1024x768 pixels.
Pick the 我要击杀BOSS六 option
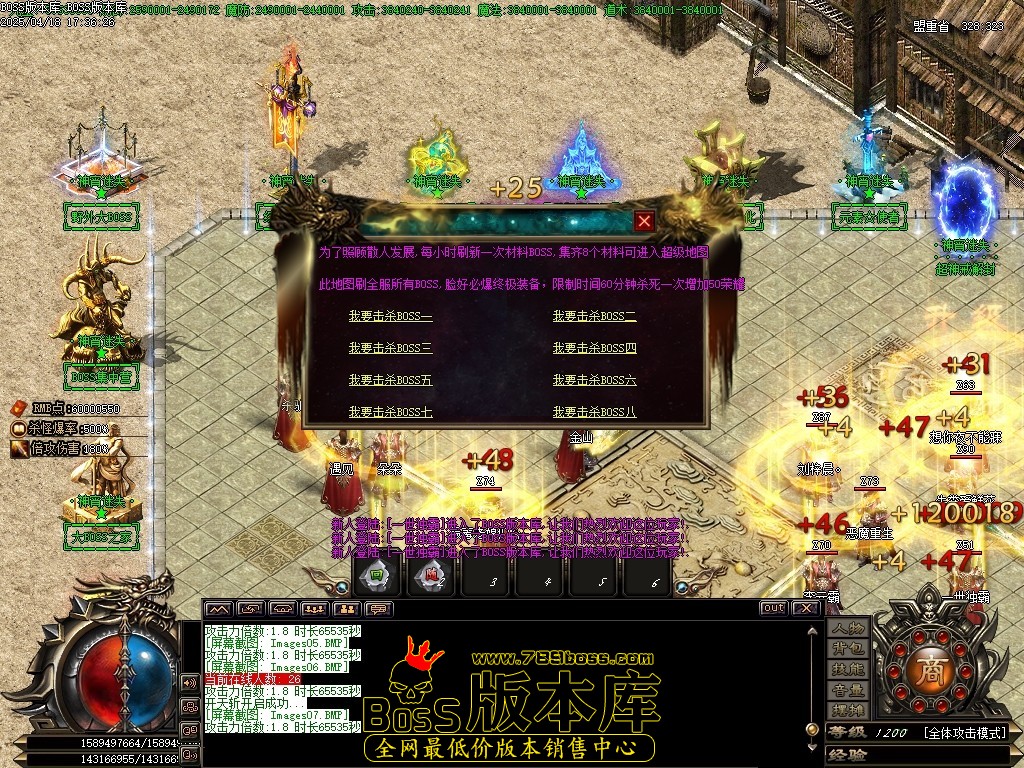pos(594,380)
